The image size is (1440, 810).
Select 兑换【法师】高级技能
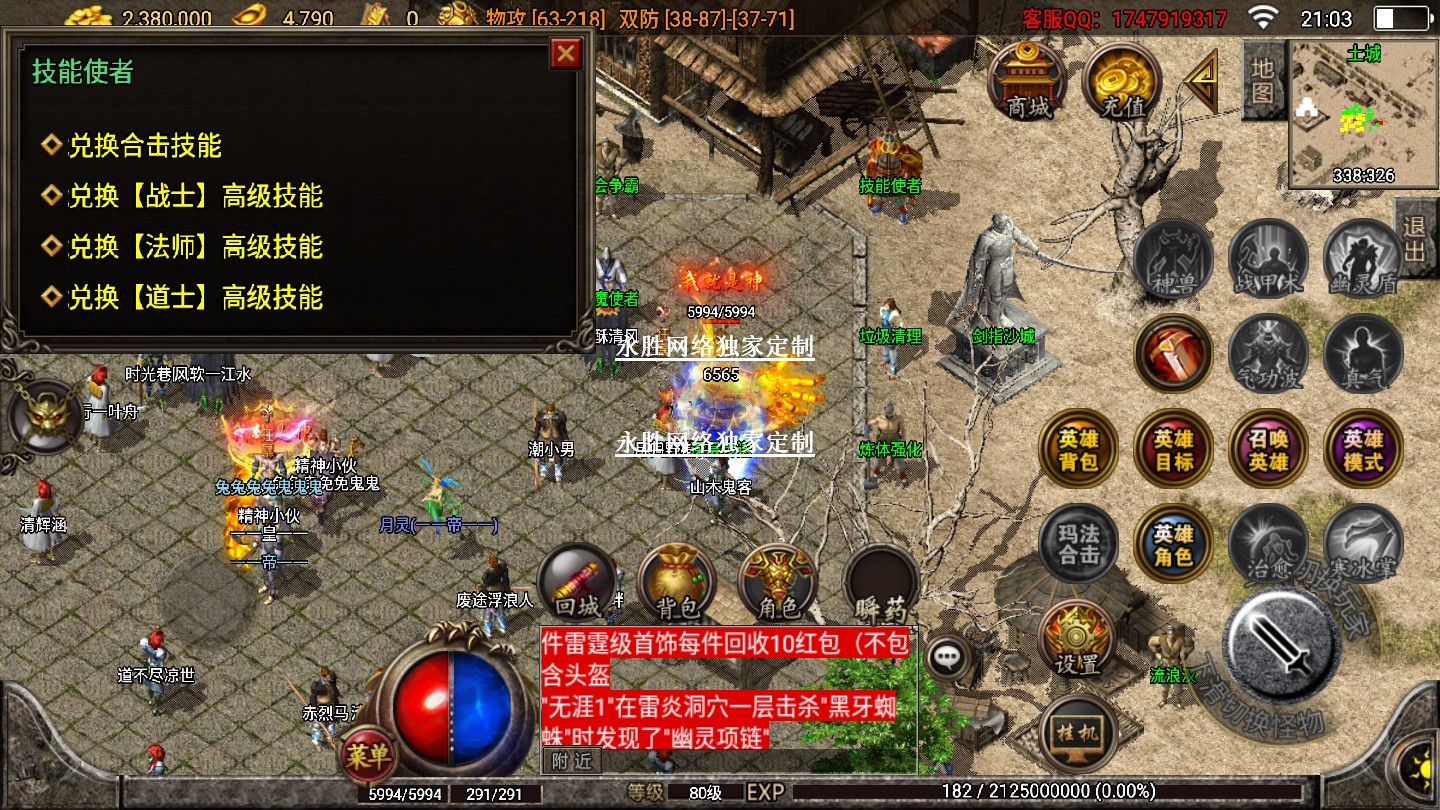coord(195,247)
